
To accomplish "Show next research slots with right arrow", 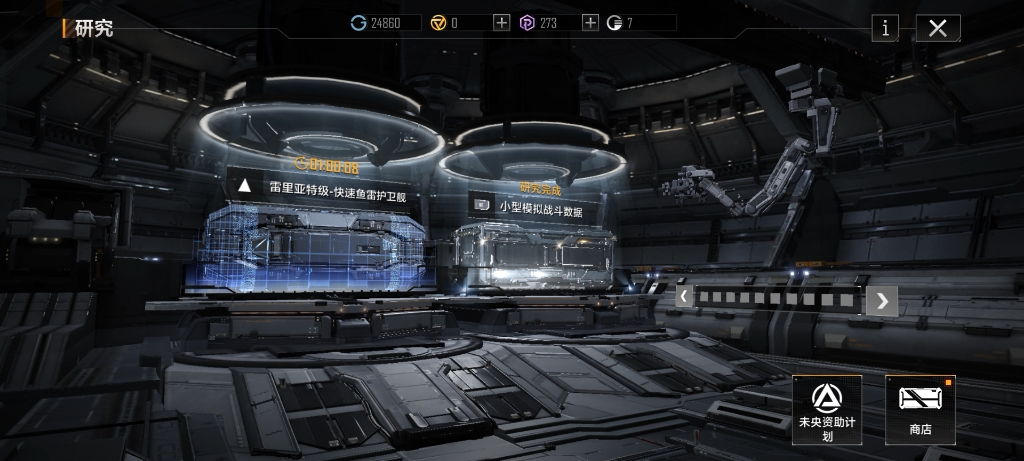I will [881, 299].
